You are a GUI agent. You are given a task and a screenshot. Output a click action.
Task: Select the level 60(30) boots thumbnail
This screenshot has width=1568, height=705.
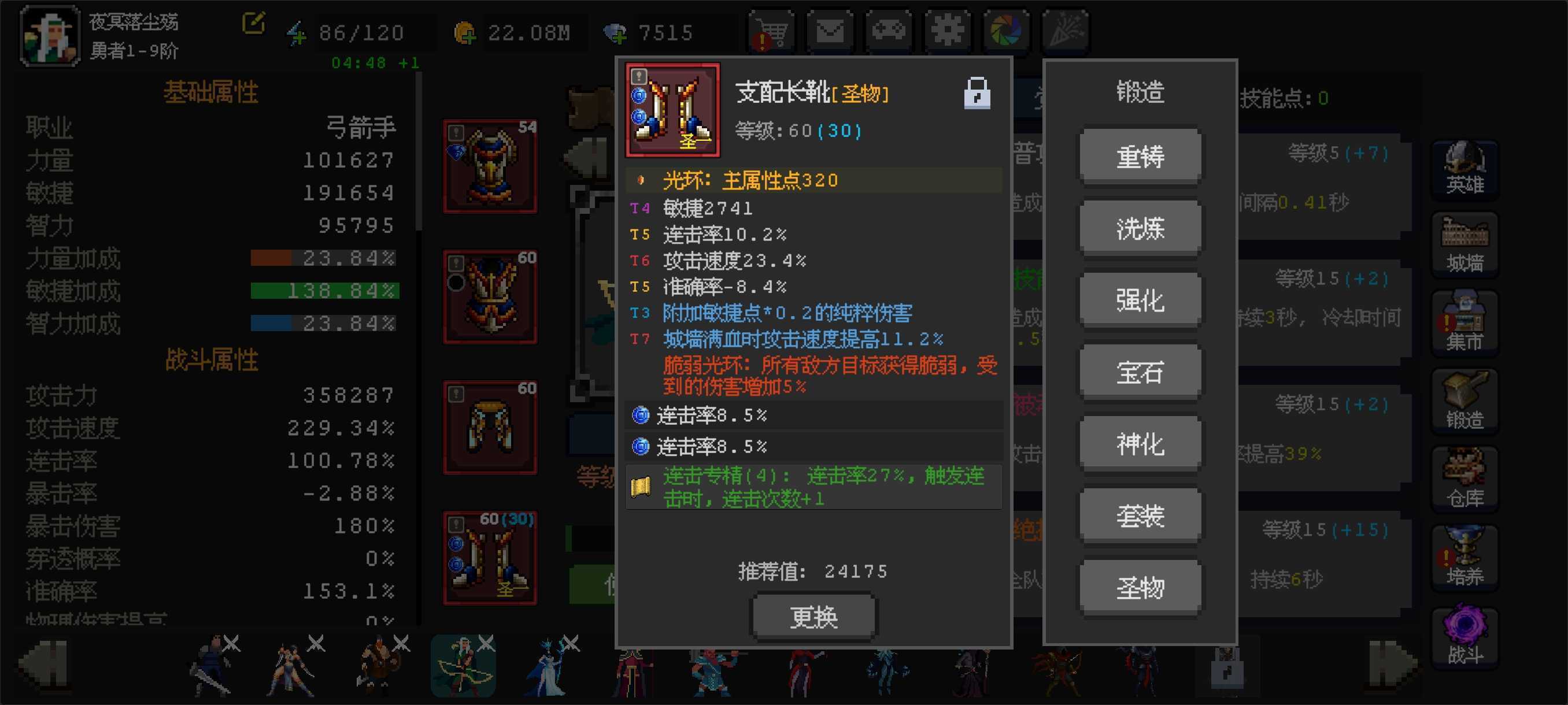coord(490,556)
